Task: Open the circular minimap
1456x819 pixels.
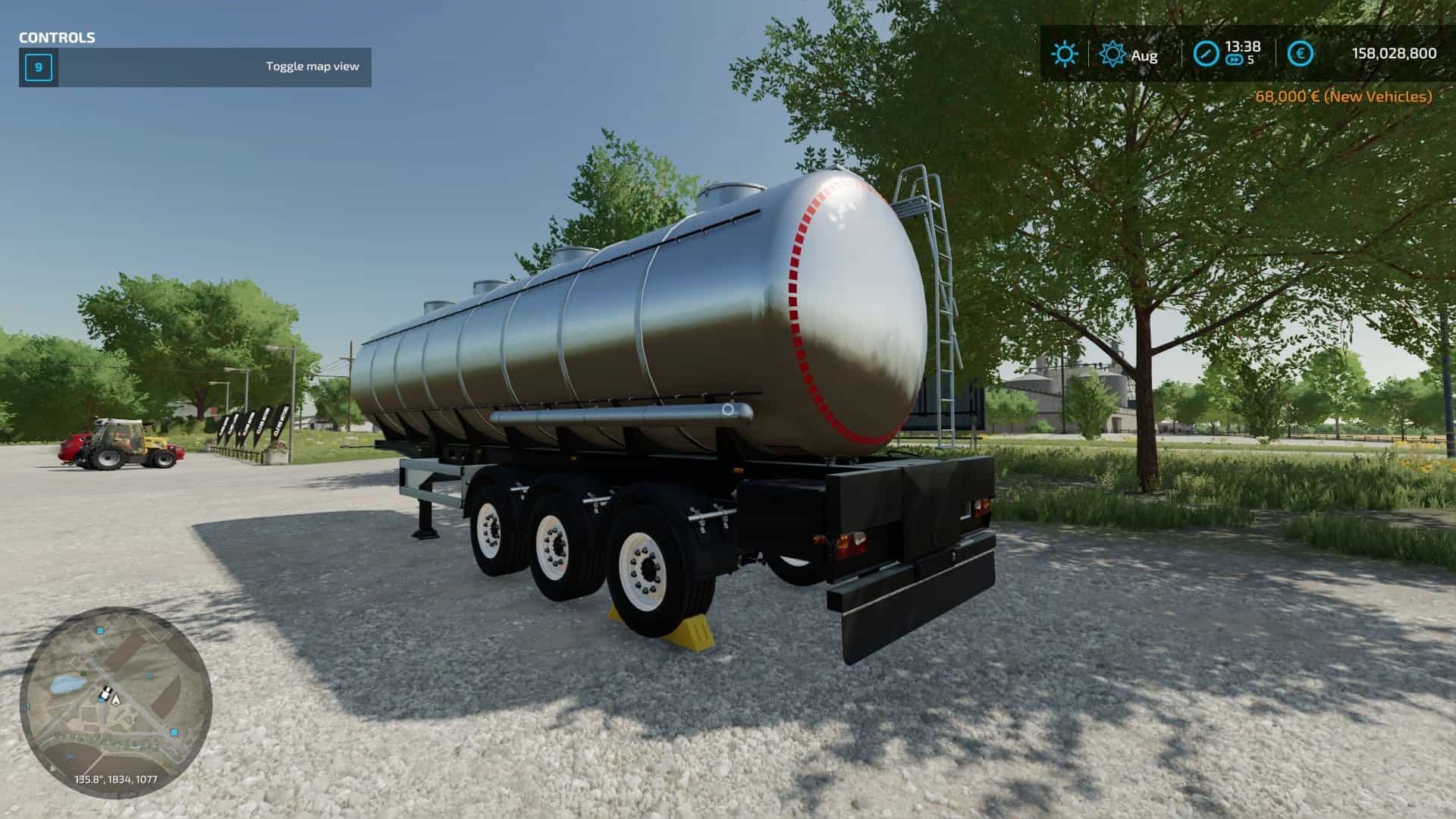Action: (116, 701)
